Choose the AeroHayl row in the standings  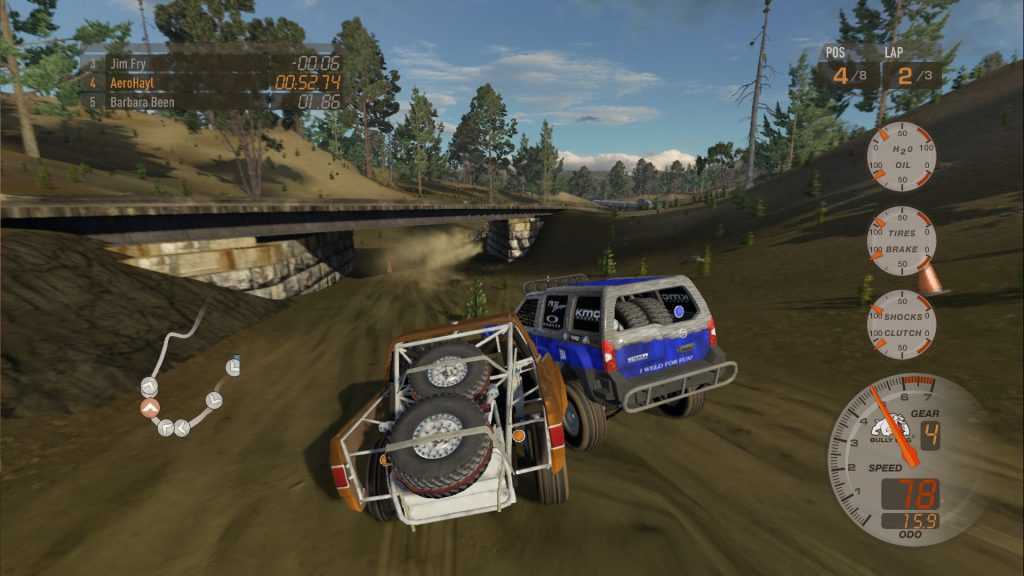[x=210, y=82]
